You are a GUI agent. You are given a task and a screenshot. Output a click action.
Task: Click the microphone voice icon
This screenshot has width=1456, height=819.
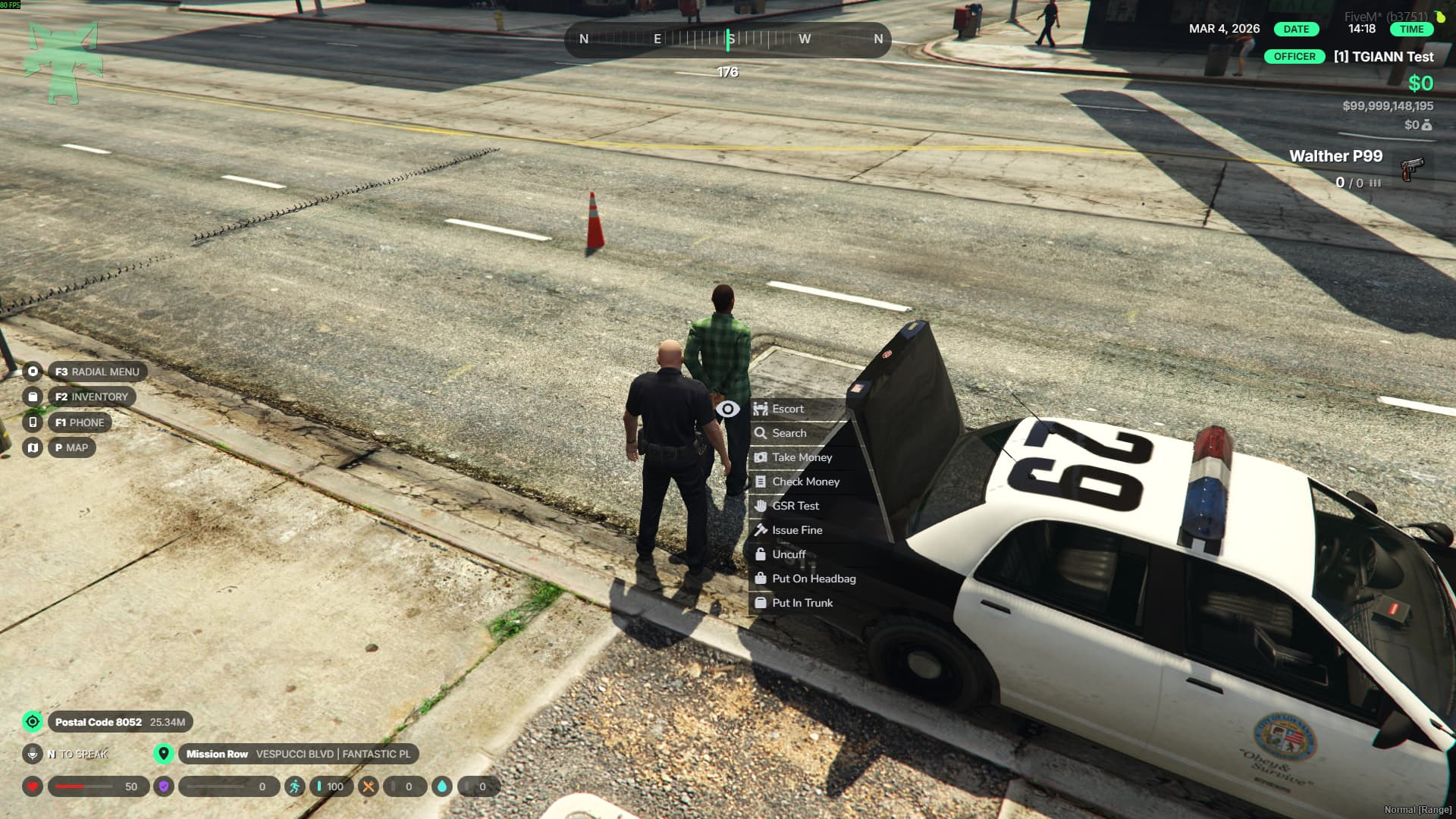(33, 754)
